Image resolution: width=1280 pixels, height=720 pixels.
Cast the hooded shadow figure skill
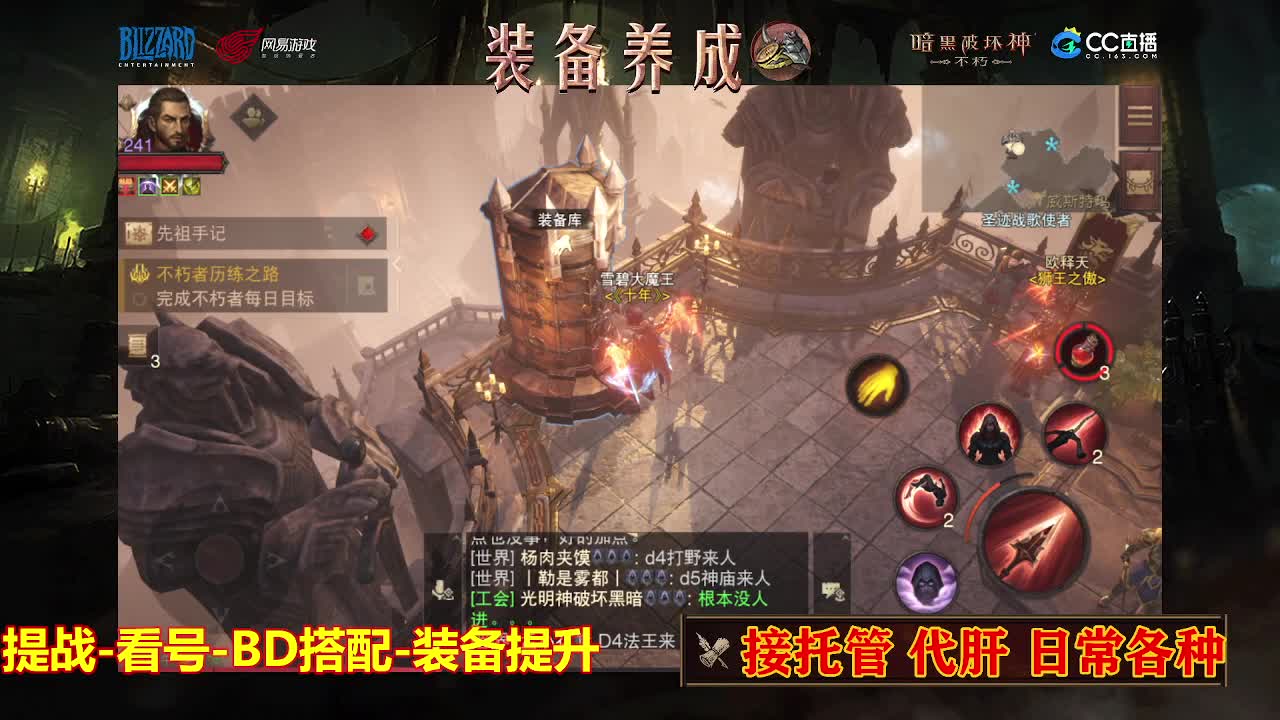[990, 435]
